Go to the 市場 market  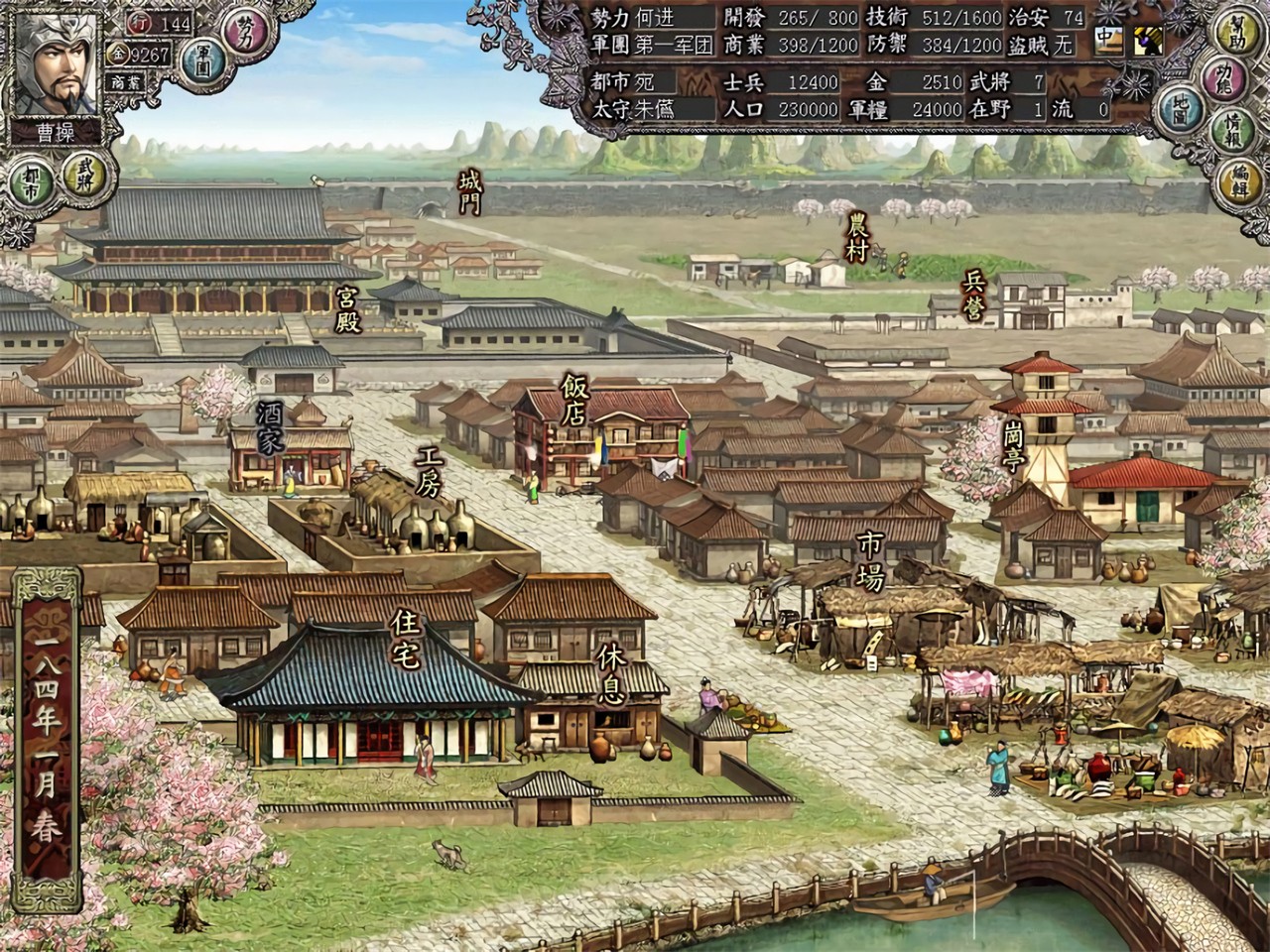pos(870,560)
